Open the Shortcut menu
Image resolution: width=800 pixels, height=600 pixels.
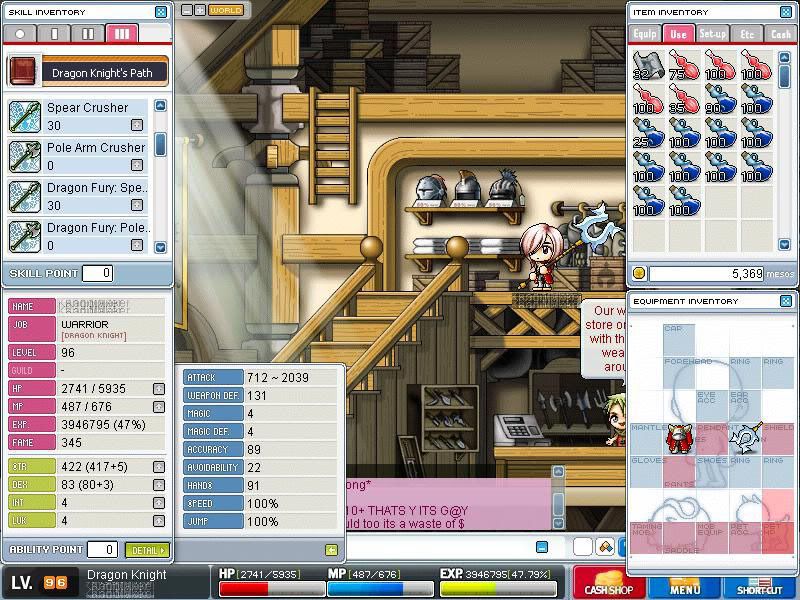click(x=760, y=584)
